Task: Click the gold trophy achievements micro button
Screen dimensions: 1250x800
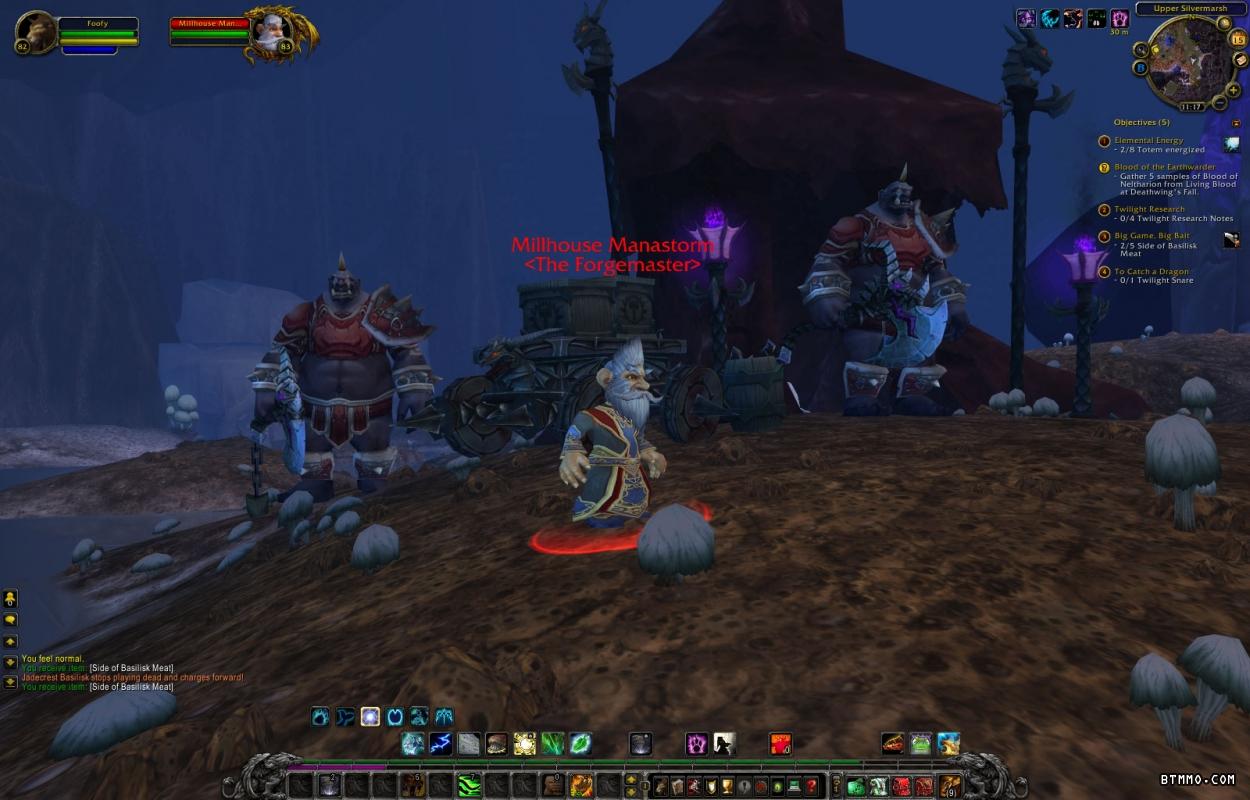Action: tap(727, 786)
